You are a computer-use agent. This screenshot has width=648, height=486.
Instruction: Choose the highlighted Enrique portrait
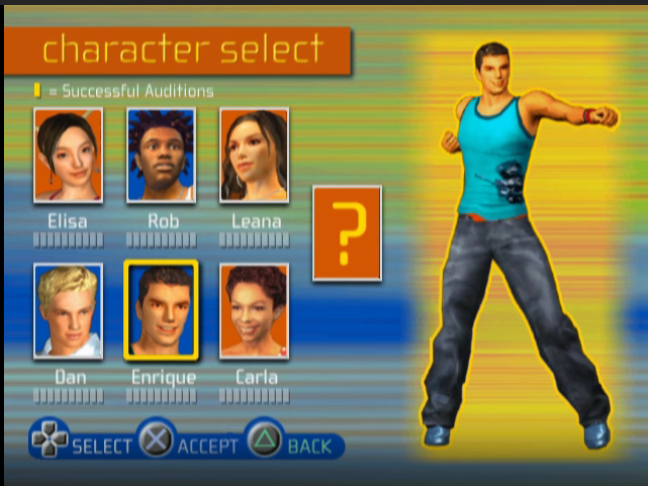tap(161, 311)
